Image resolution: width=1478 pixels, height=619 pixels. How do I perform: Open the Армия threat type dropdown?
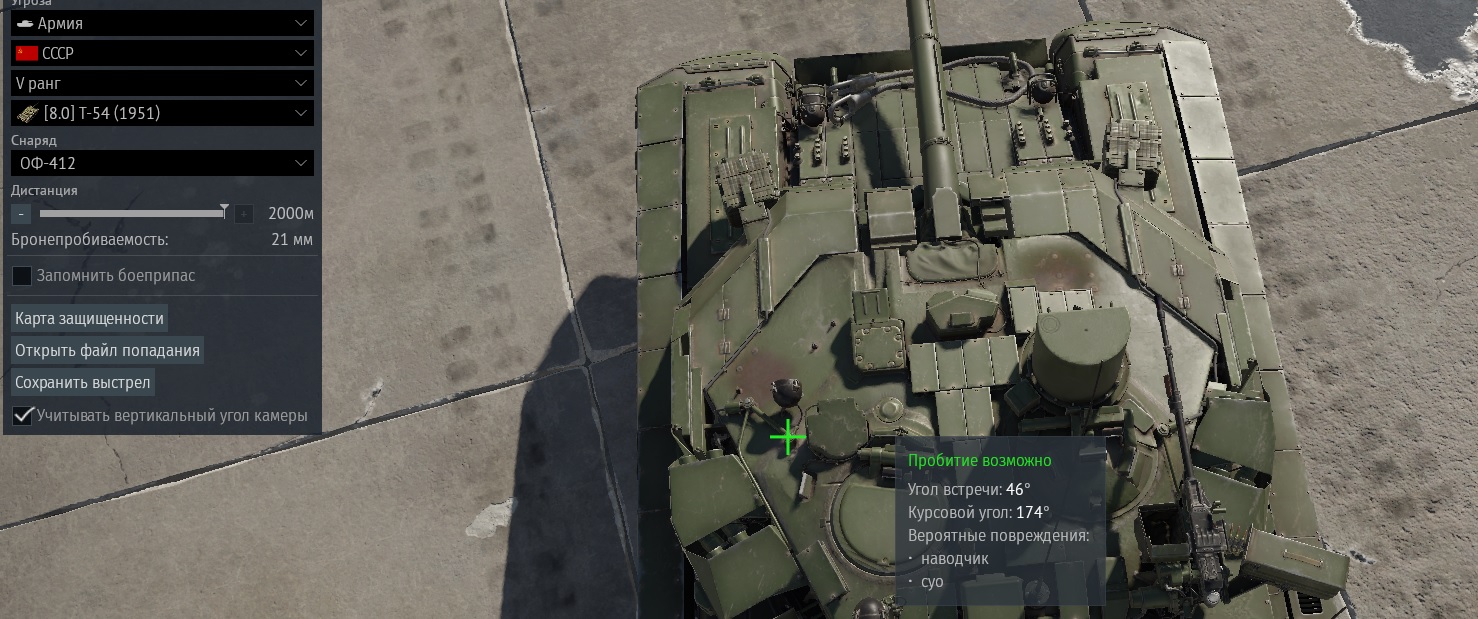coord(162,22)
